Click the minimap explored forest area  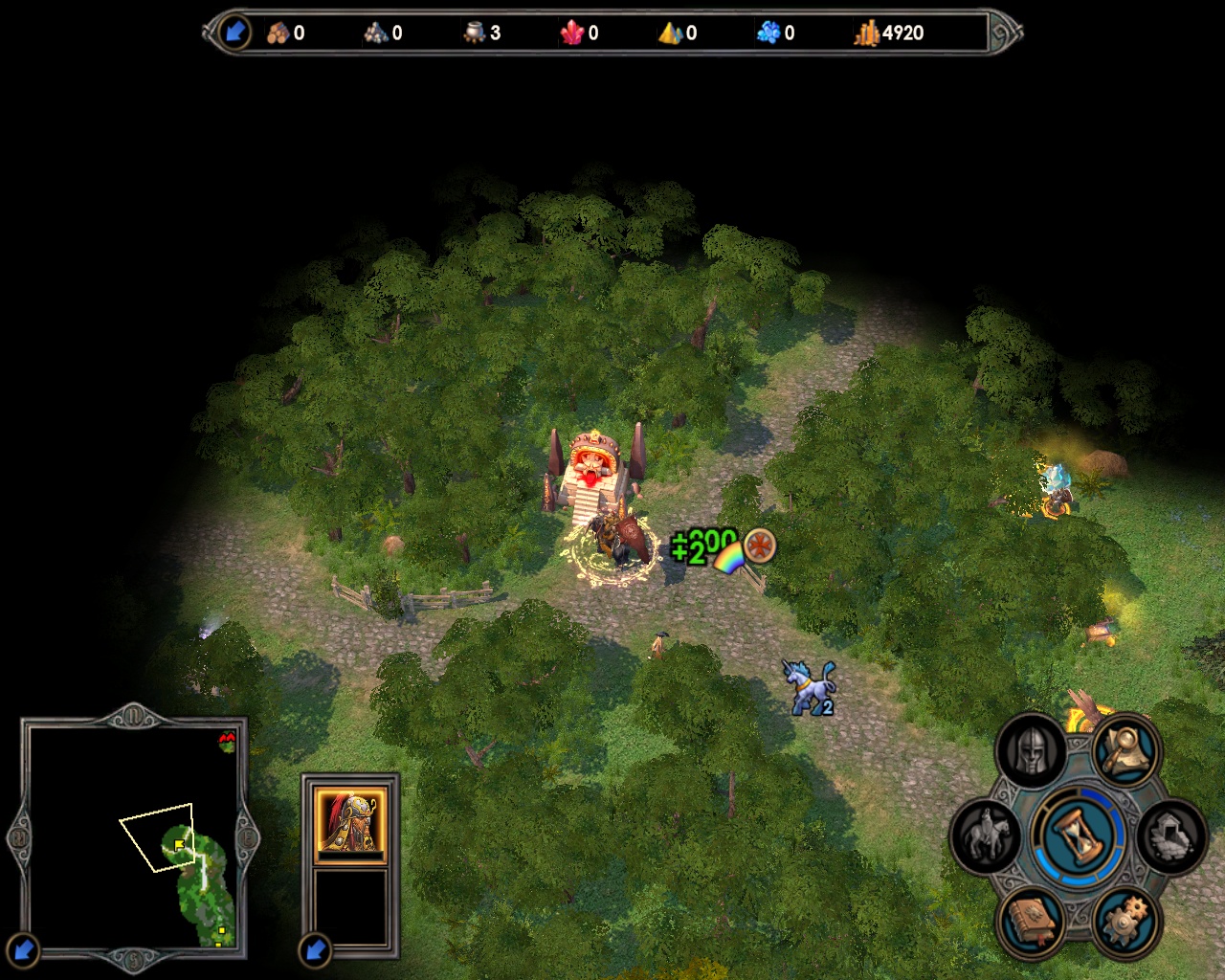click(x=203, y=880)
